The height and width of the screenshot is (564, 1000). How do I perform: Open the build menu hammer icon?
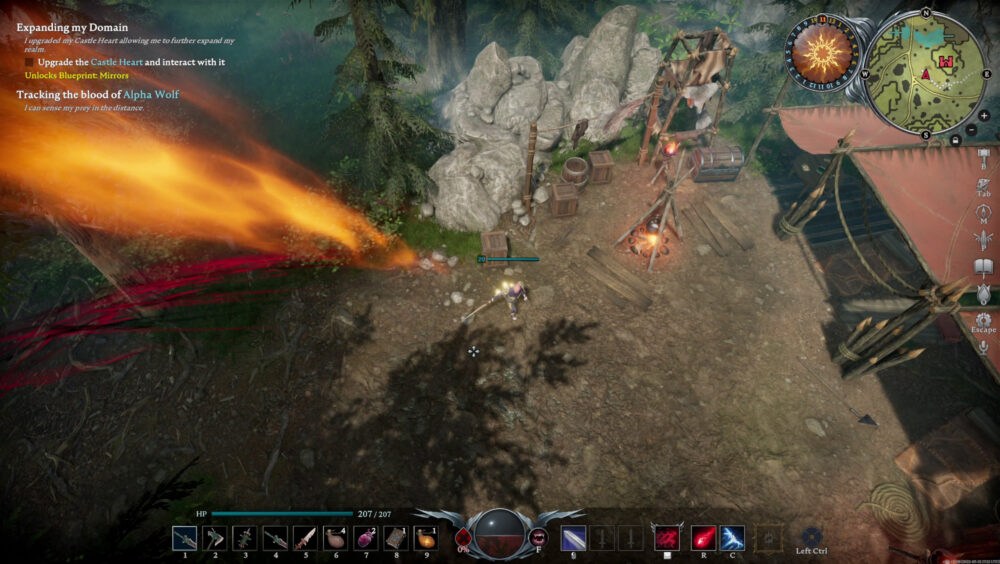tap(983, 160)
